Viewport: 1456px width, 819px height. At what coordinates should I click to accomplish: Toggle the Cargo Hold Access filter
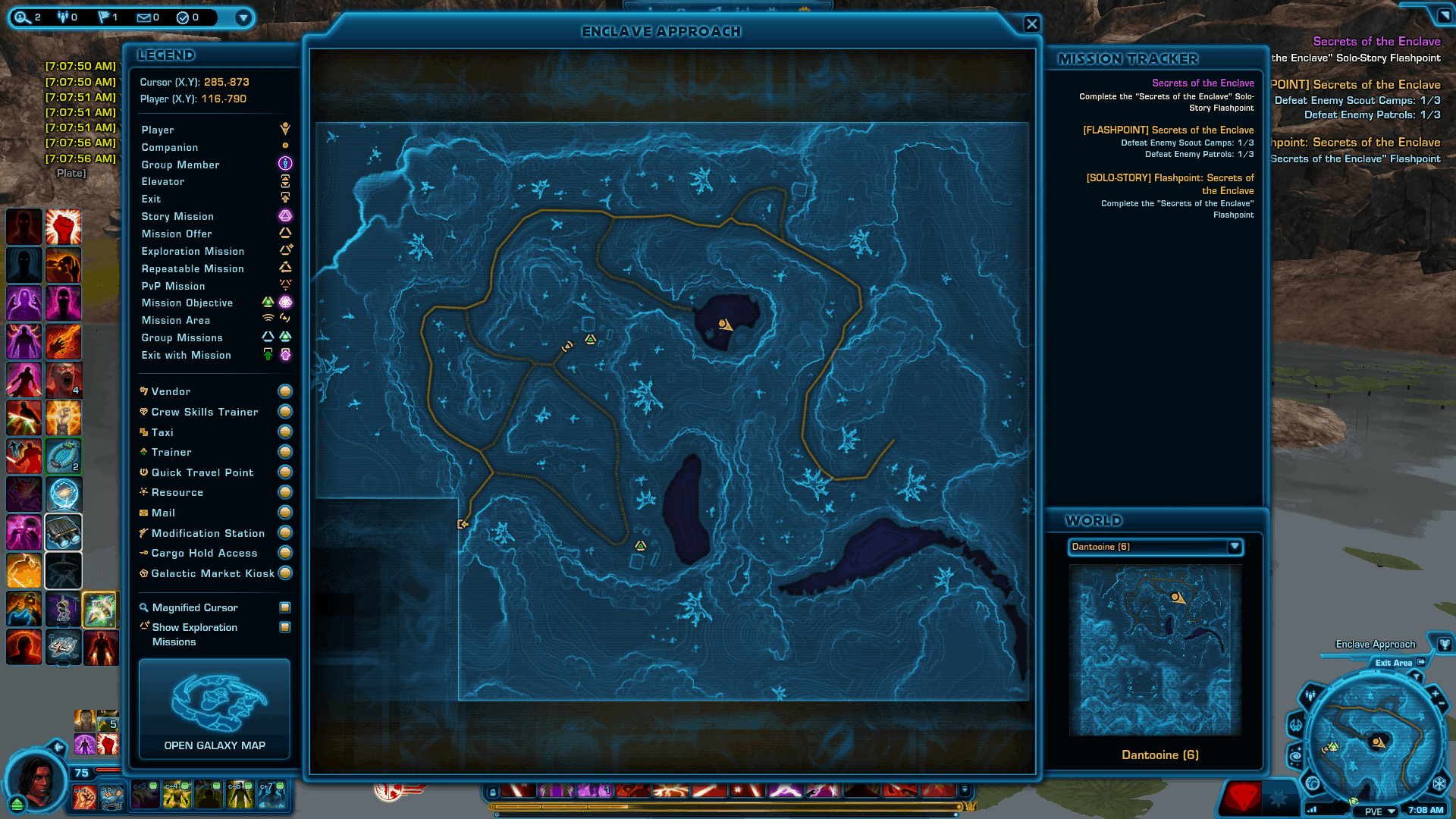coord(285,553)
